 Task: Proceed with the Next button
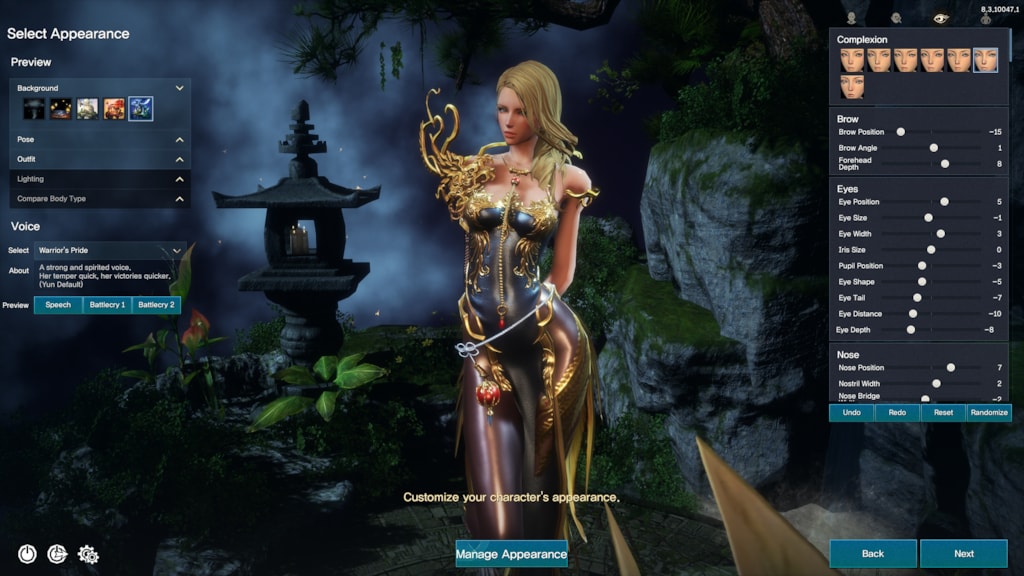tap(963, 553)
